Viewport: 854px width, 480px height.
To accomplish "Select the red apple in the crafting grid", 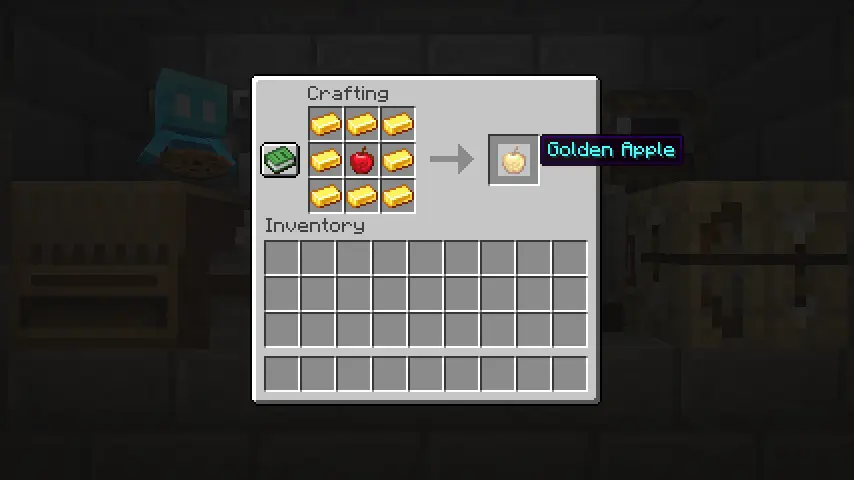I will pyautogui.click(x=362, y=160).
